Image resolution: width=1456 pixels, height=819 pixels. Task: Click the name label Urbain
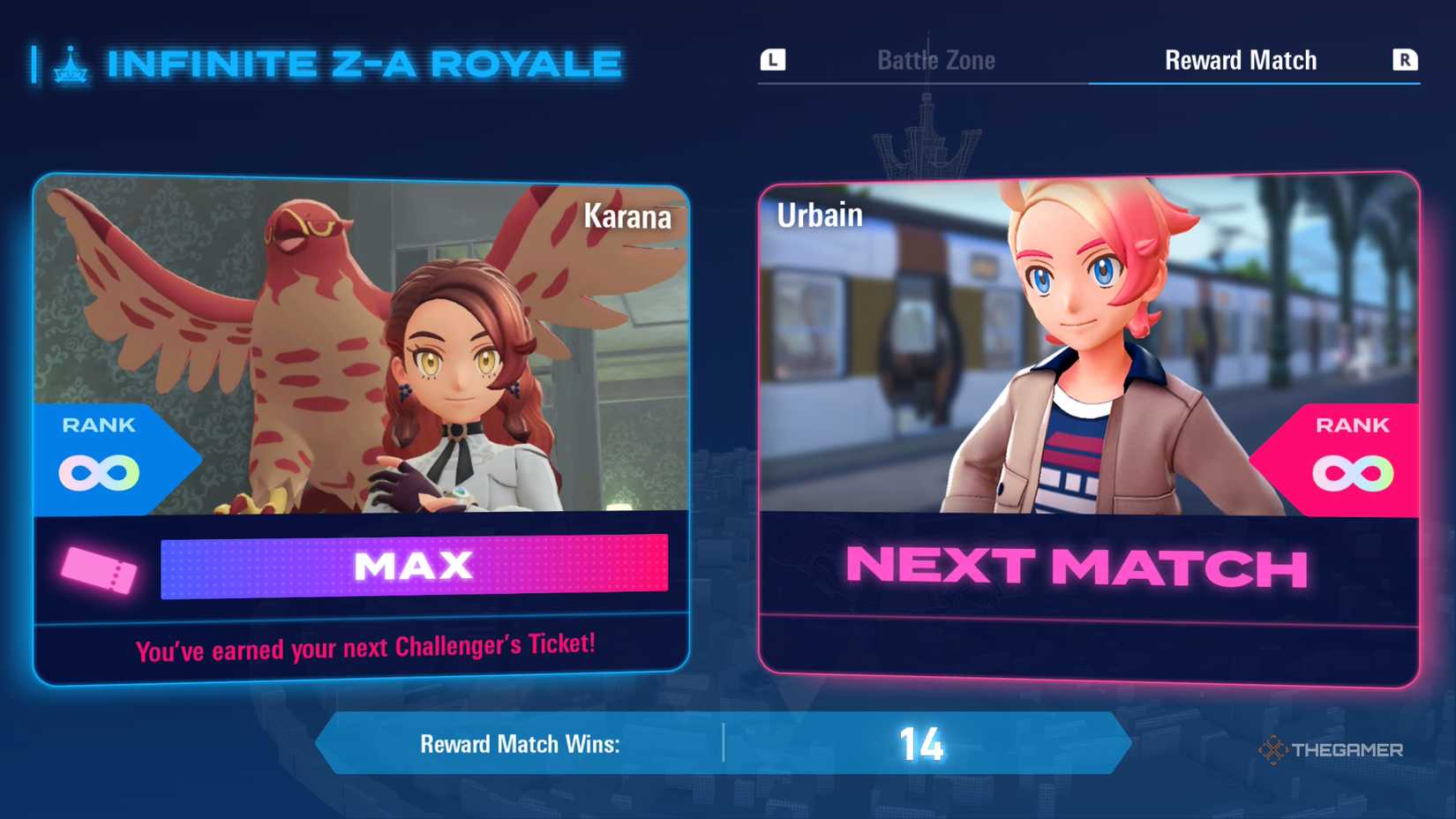pos(821,214)
